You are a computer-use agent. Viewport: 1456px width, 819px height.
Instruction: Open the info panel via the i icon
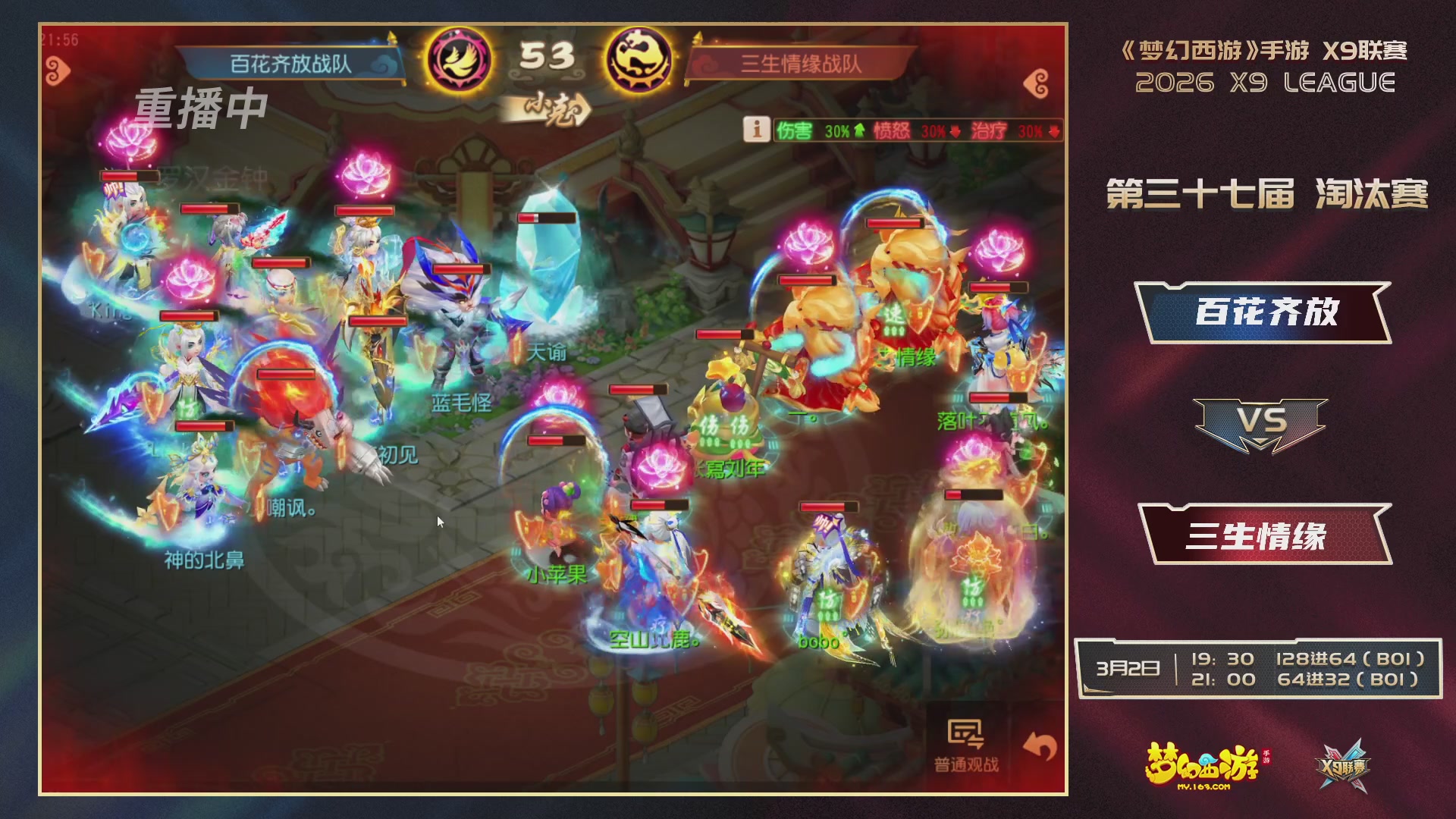(757, 127)
